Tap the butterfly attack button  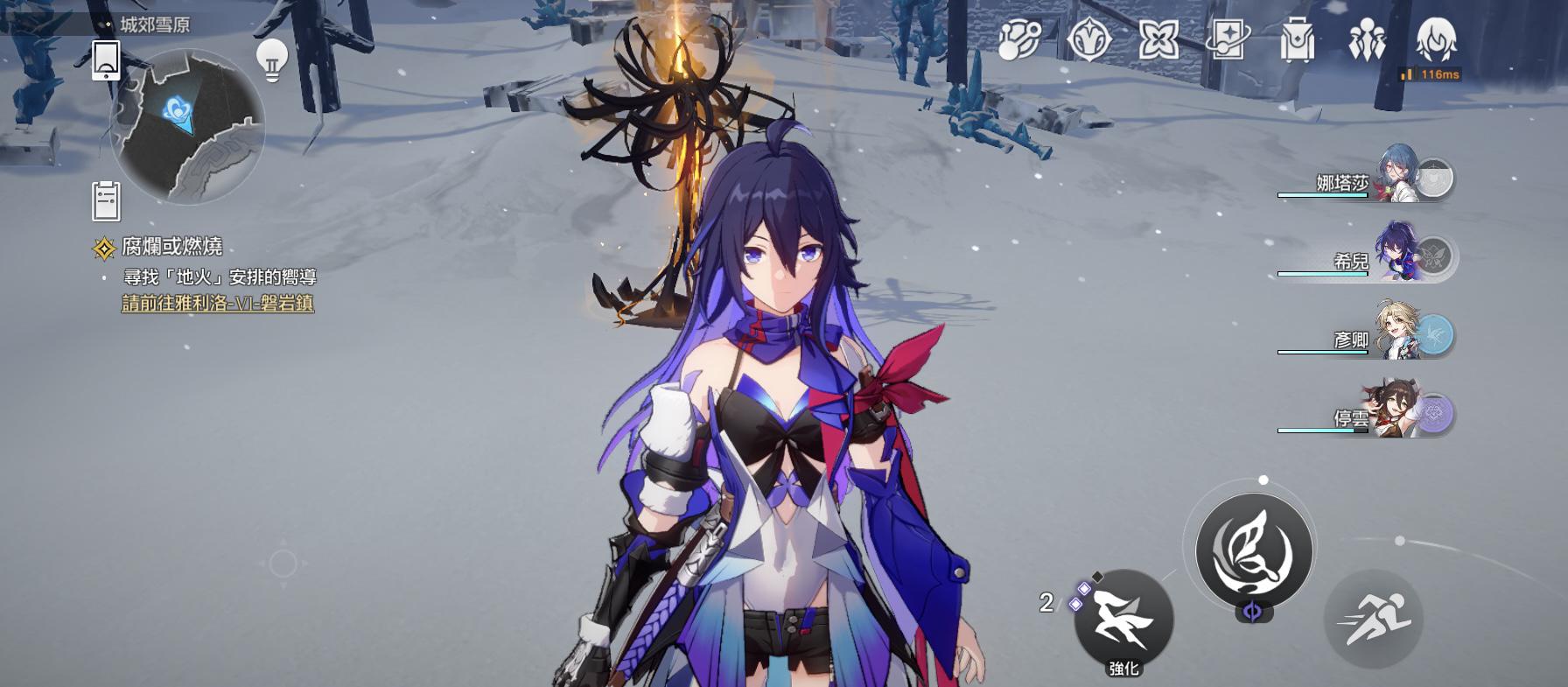pos(1254,550)
